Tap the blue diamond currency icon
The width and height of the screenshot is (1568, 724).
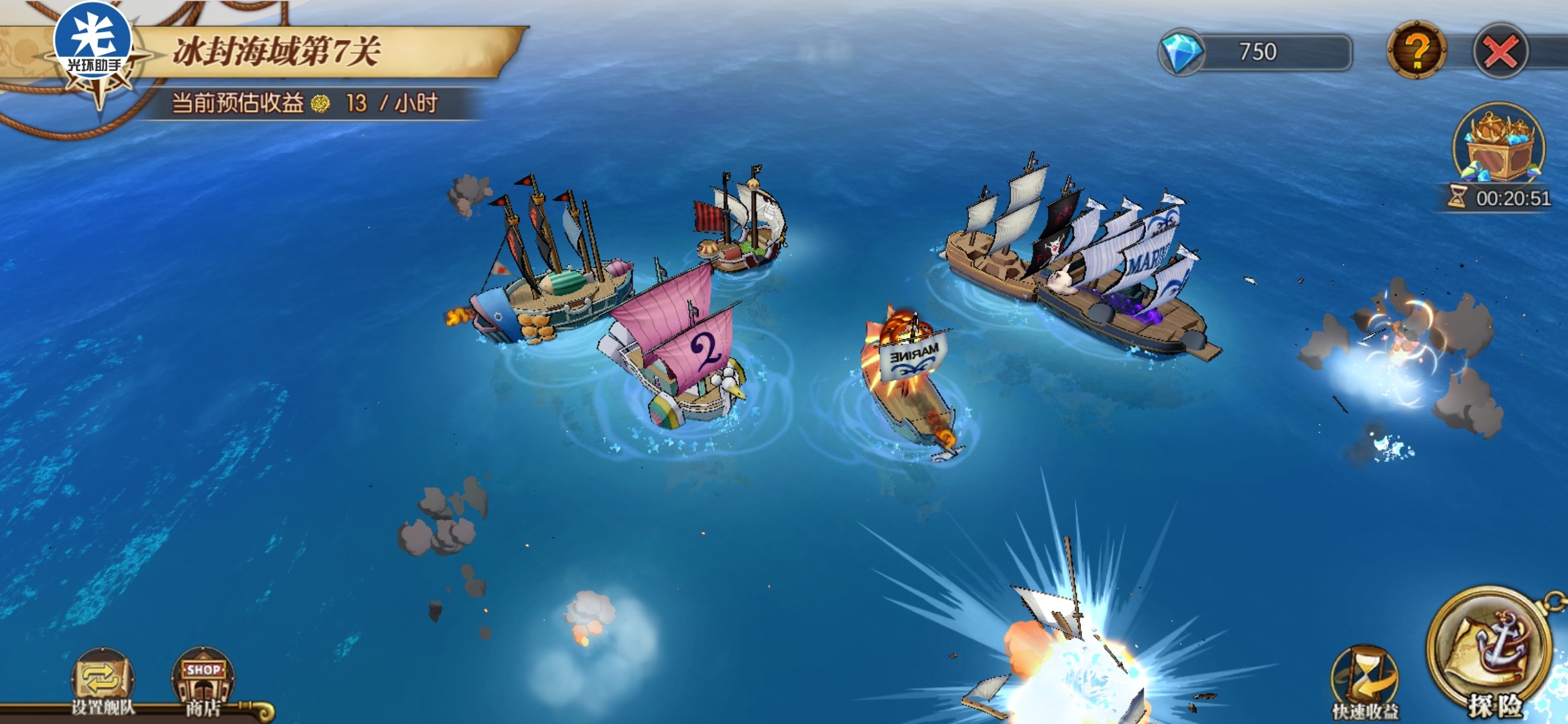pos(1181,52)
